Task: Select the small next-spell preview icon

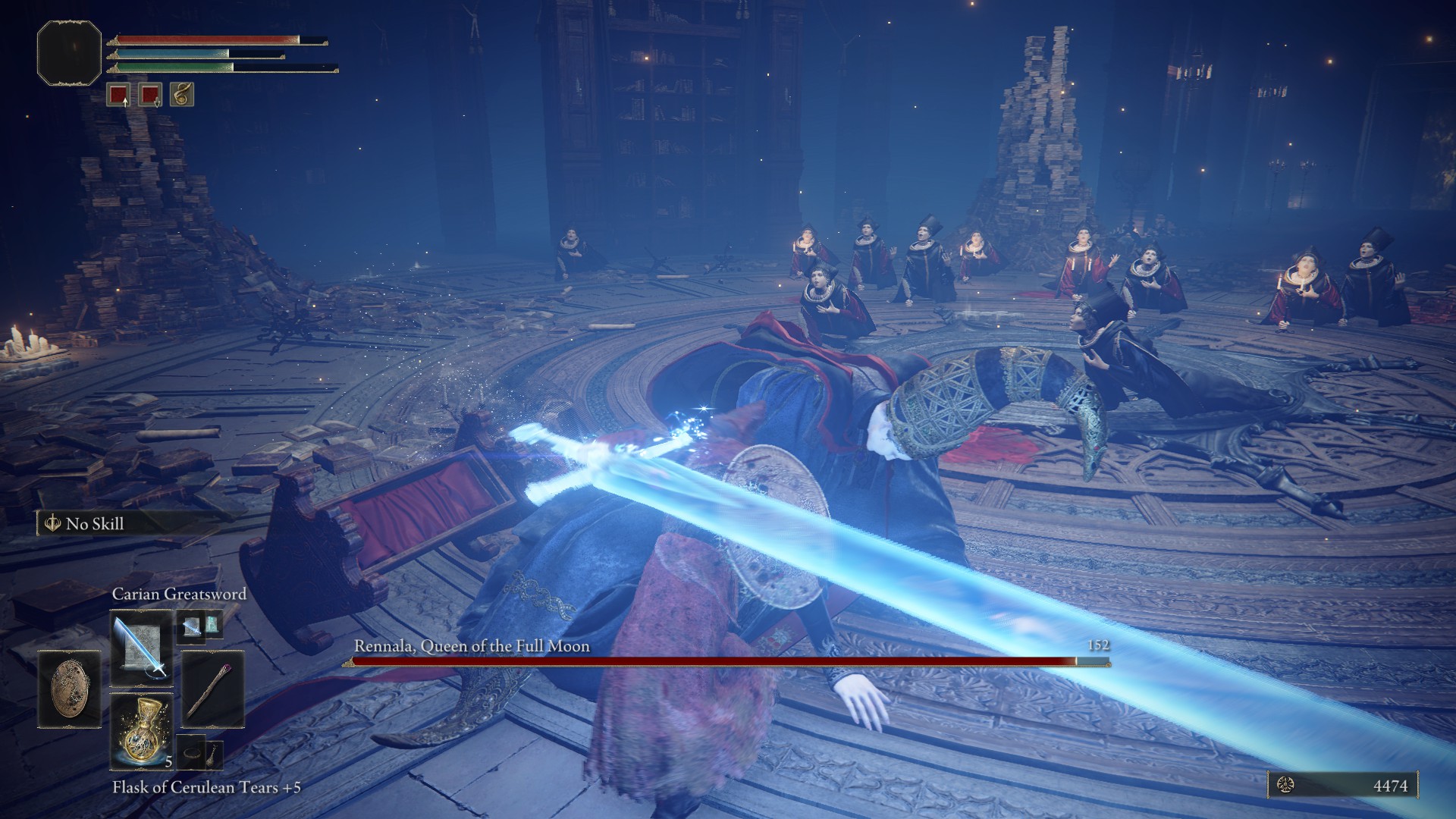Action: 191,626
